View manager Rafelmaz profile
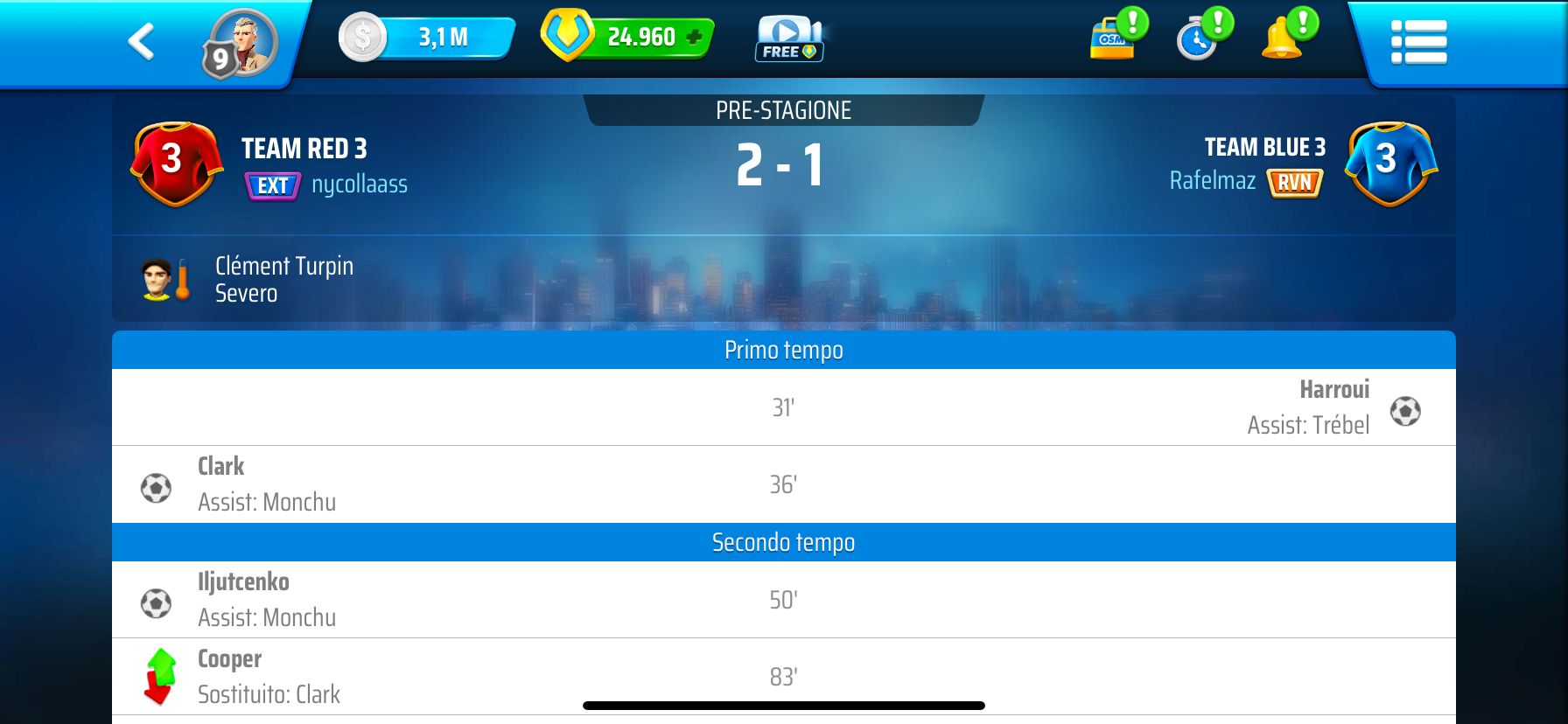1568x724 pixels. click(1212, 181)
